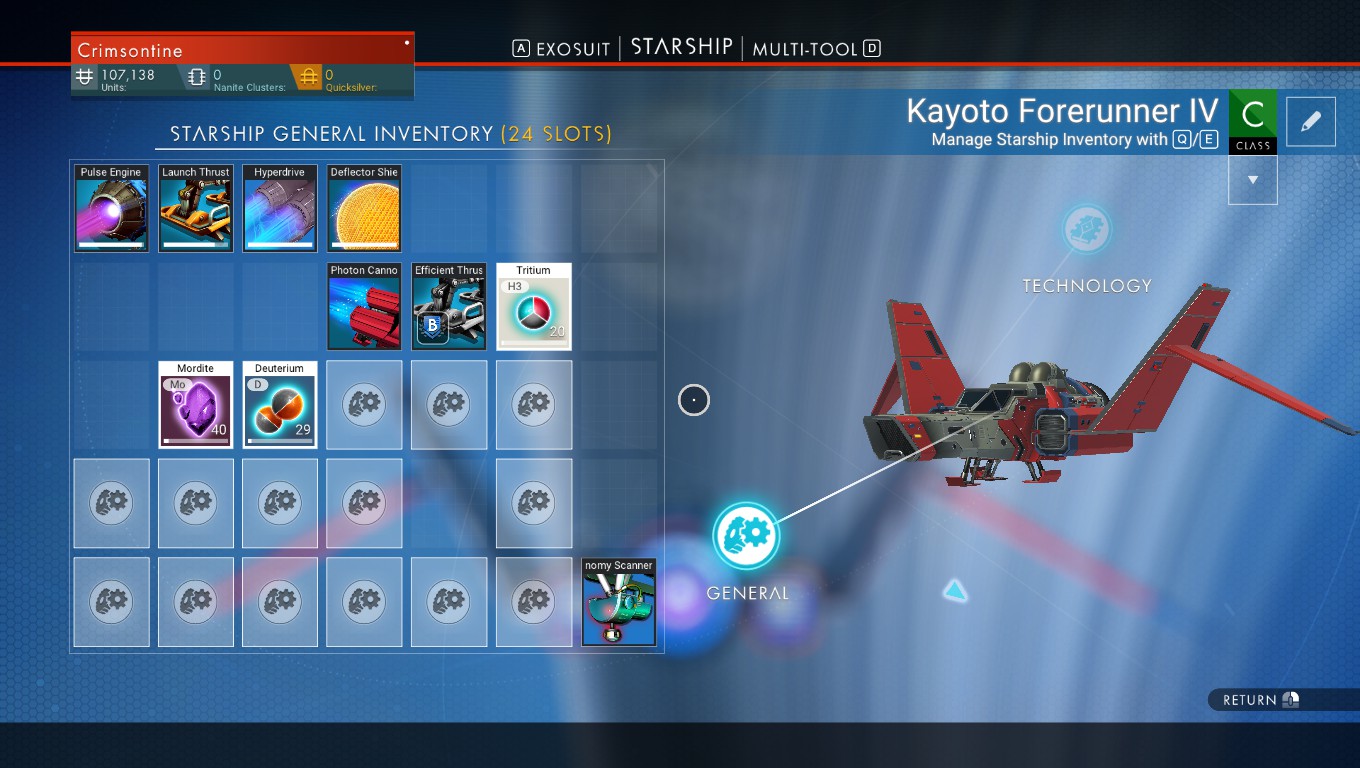Click the Hyperdrive technology slot
Viewport: 1360px width, 768px height.
(280, 208)
